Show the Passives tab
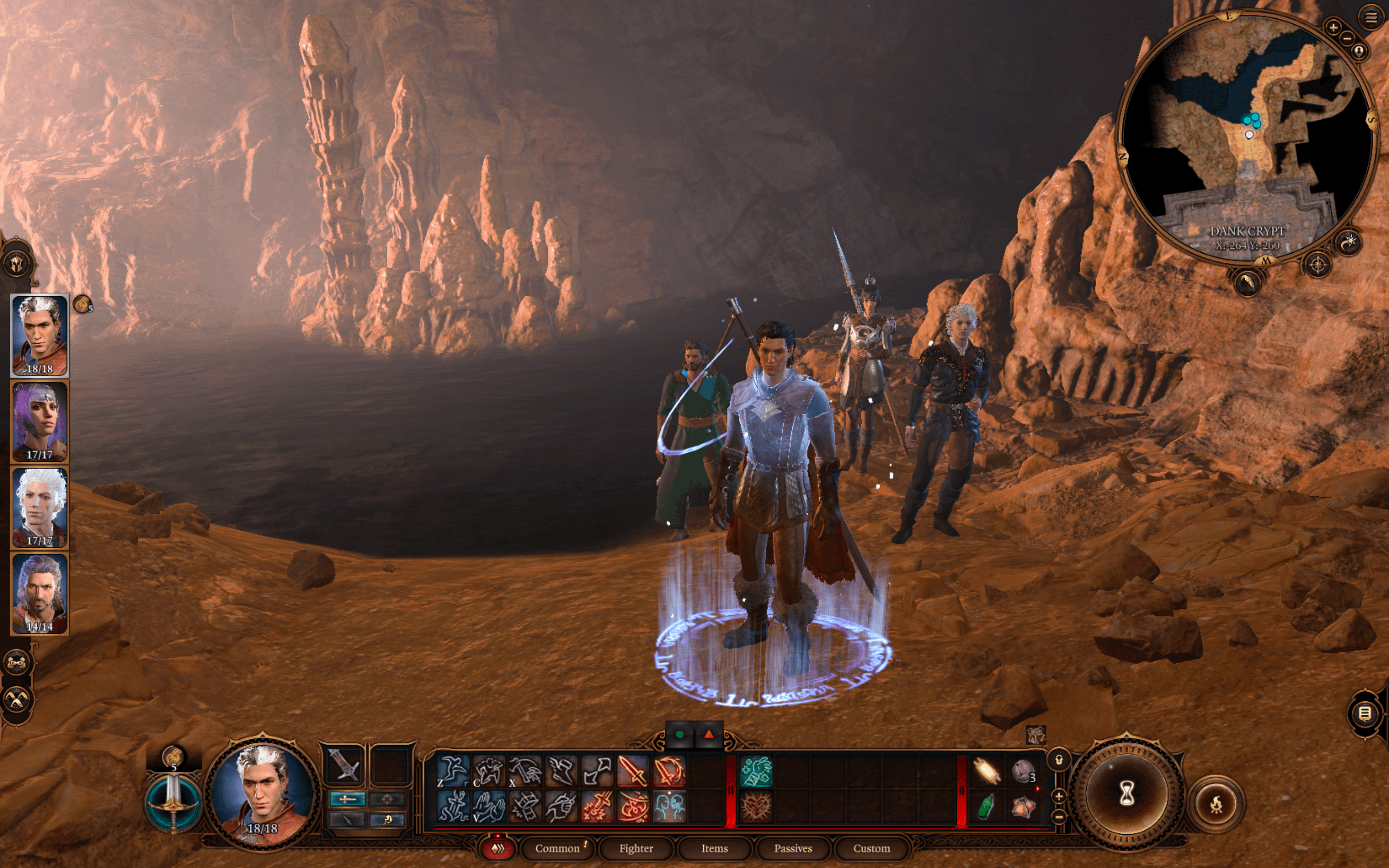 pos(793,848)
